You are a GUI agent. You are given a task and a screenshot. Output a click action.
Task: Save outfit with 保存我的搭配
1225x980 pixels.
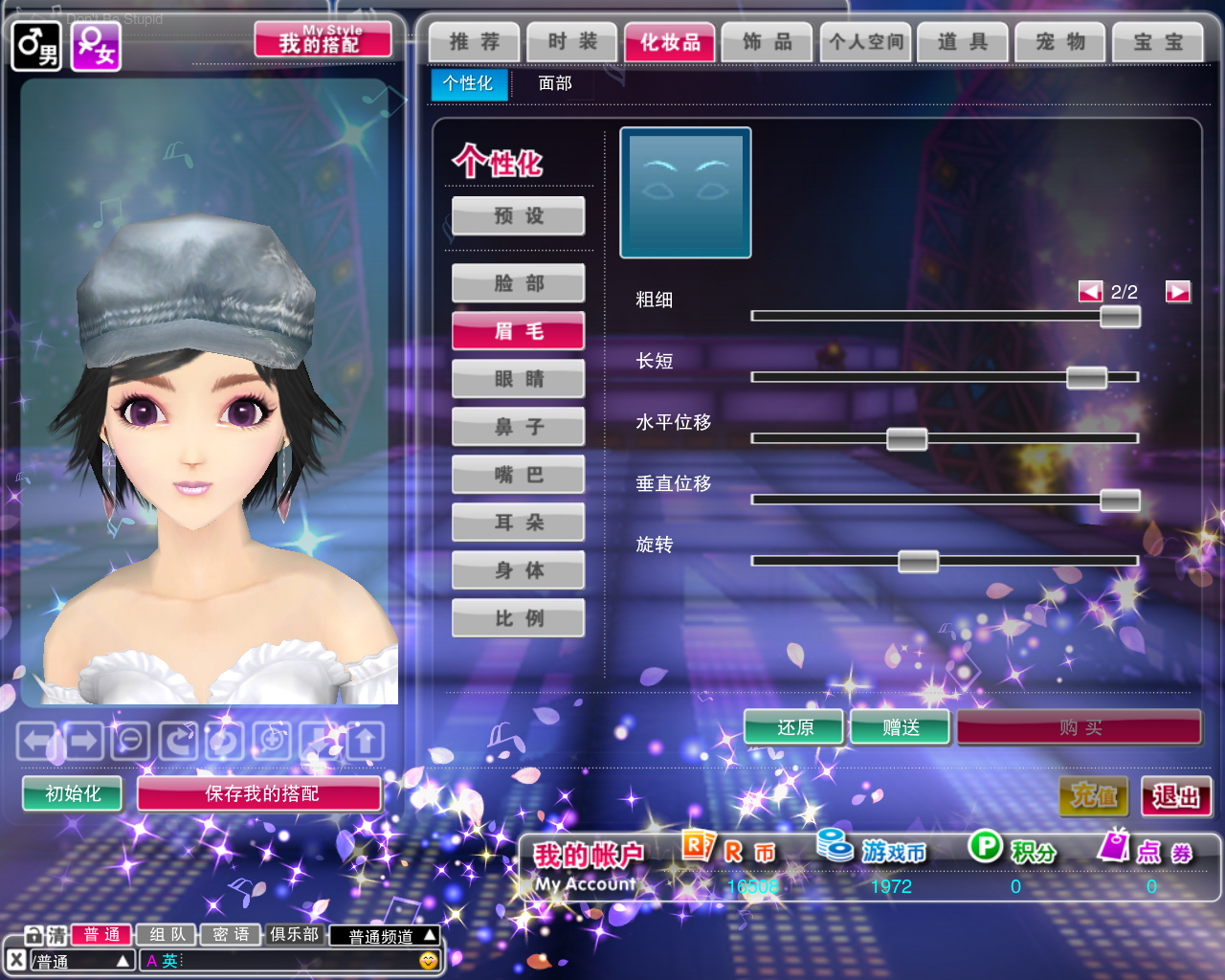(x=260, y=793)
